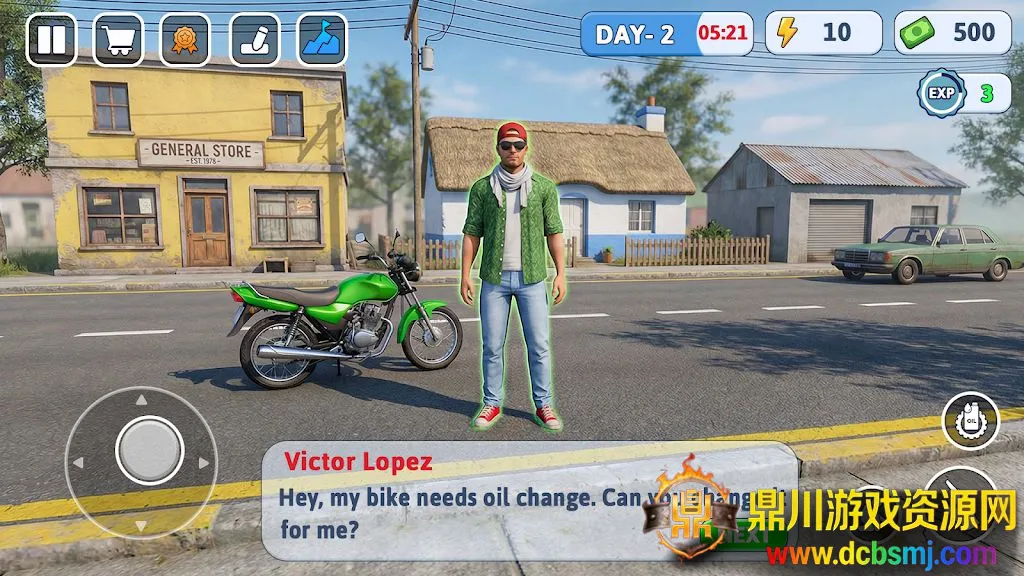Open the blue mountain flag icon

tap(322, 40)
